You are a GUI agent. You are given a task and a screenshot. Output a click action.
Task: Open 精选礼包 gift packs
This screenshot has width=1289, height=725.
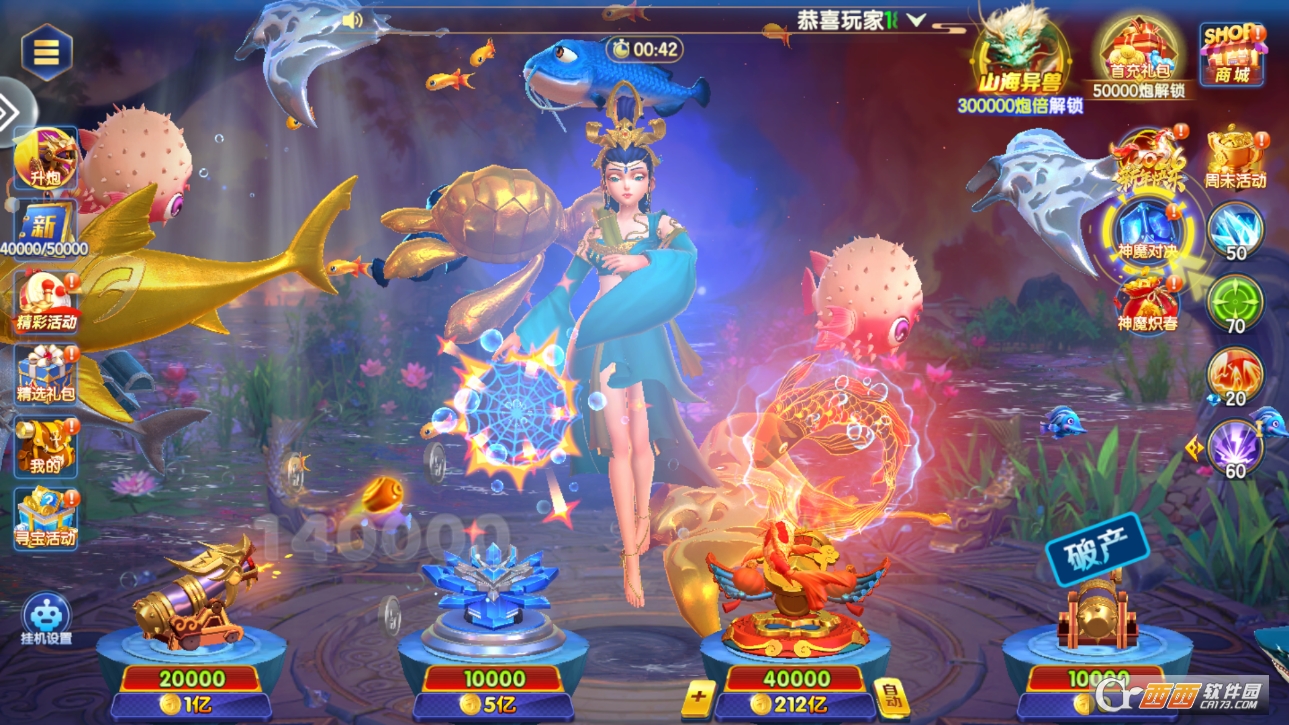pyautogui.click(x=46, y=373)
